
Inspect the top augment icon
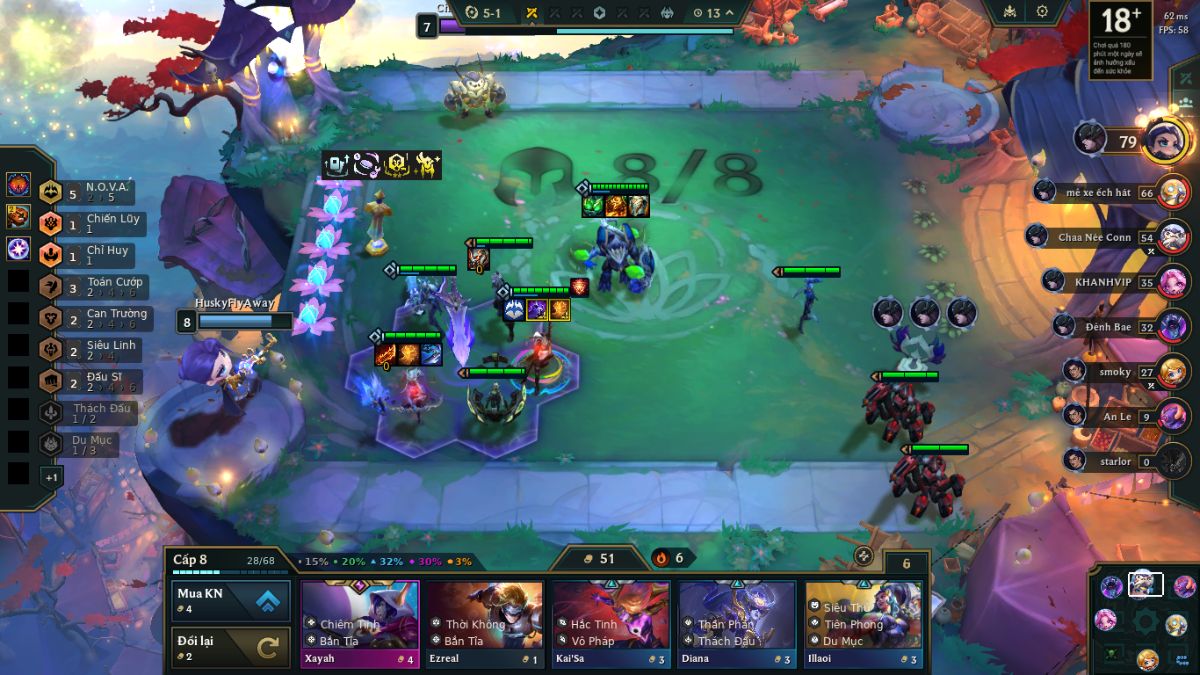(x=19, y=185)
